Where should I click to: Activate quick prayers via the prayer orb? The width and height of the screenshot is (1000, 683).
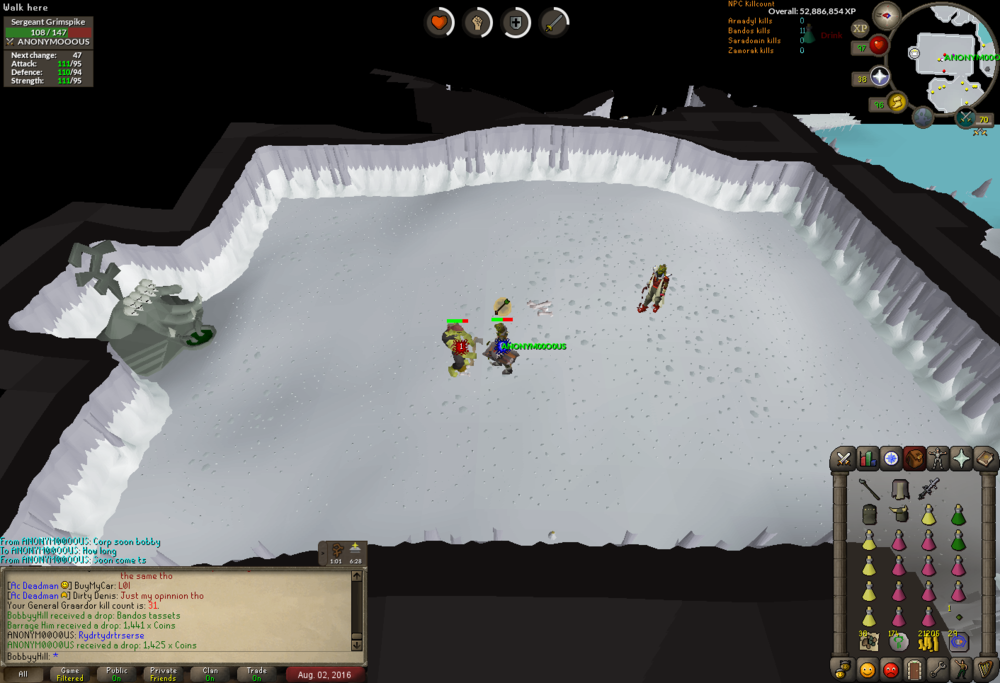[x=881, y=77]
